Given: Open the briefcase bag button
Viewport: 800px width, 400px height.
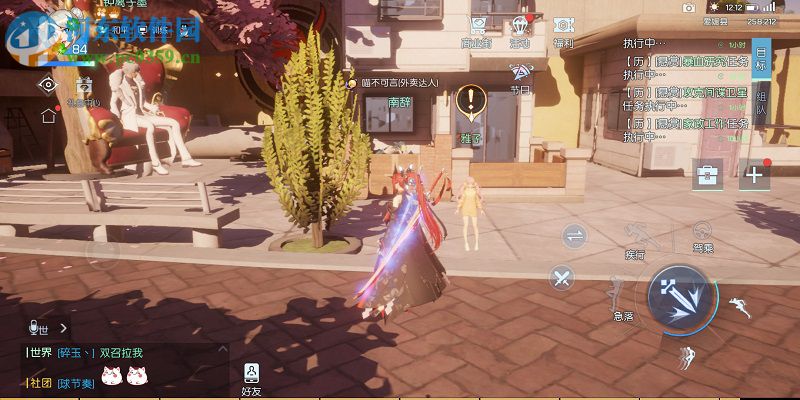Looking at the screenshot, I should click(x=708, y=174).
